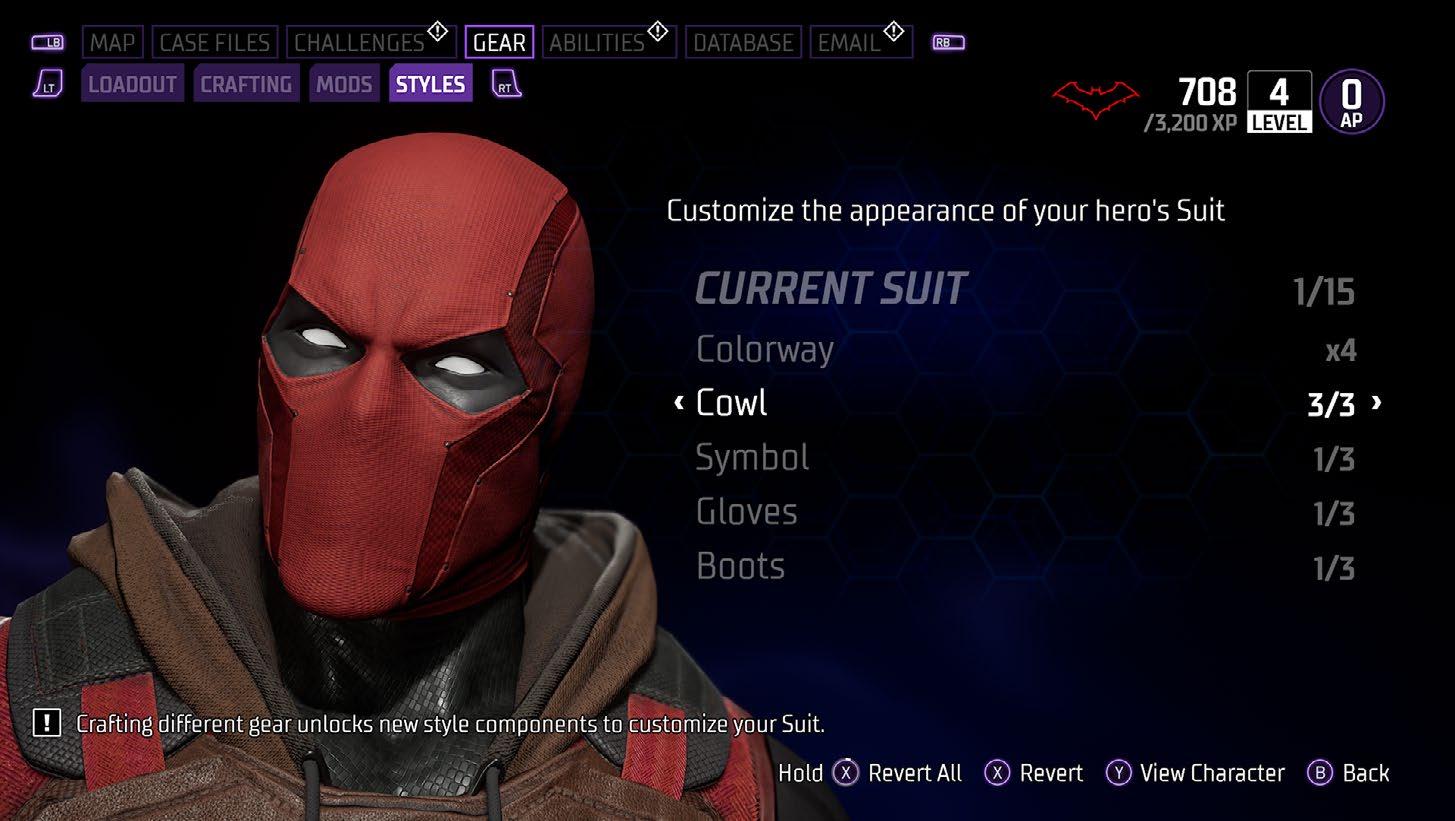Open the Challenges tab

point(360,43)
